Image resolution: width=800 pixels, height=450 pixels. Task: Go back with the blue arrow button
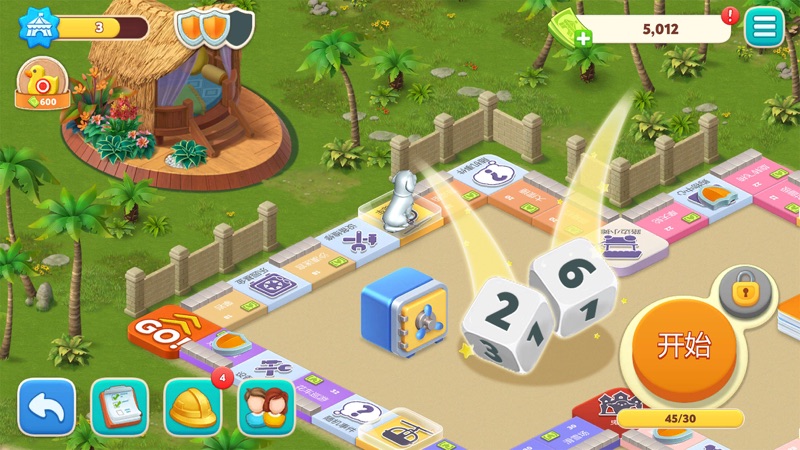click(x=46, y=406)
